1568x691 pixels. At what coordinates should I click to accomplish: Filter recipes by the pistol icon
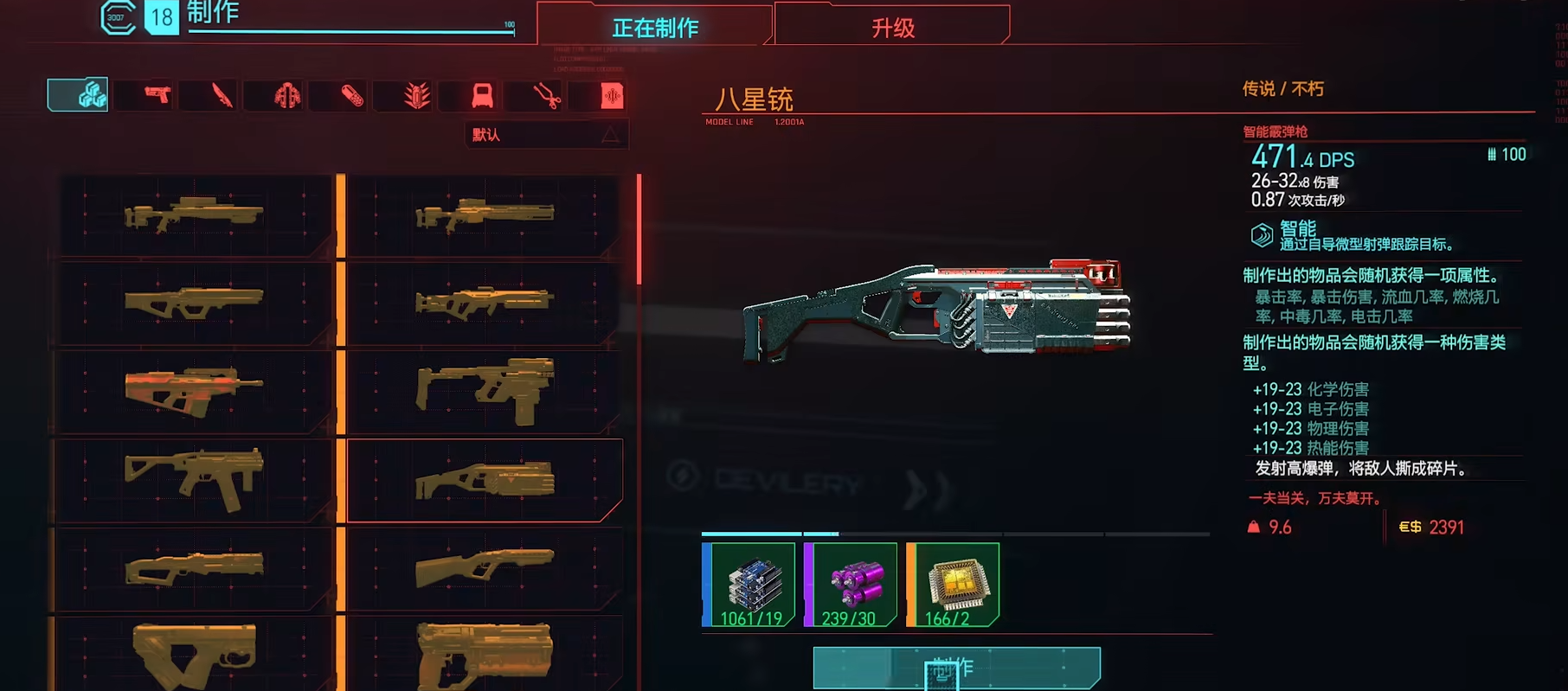pos(157,95)
